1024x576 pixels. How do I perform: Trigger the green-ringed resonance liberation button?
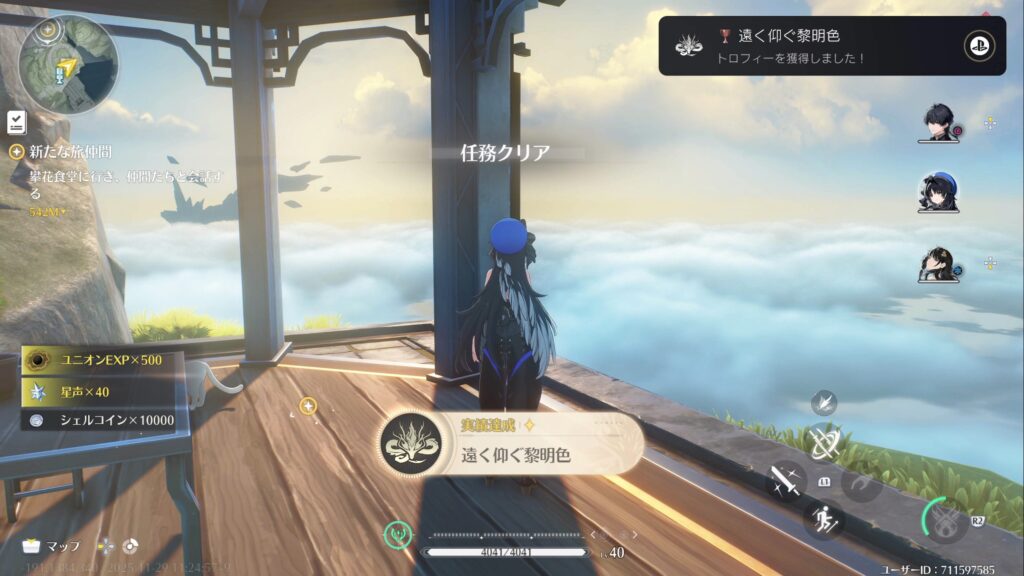944,520
